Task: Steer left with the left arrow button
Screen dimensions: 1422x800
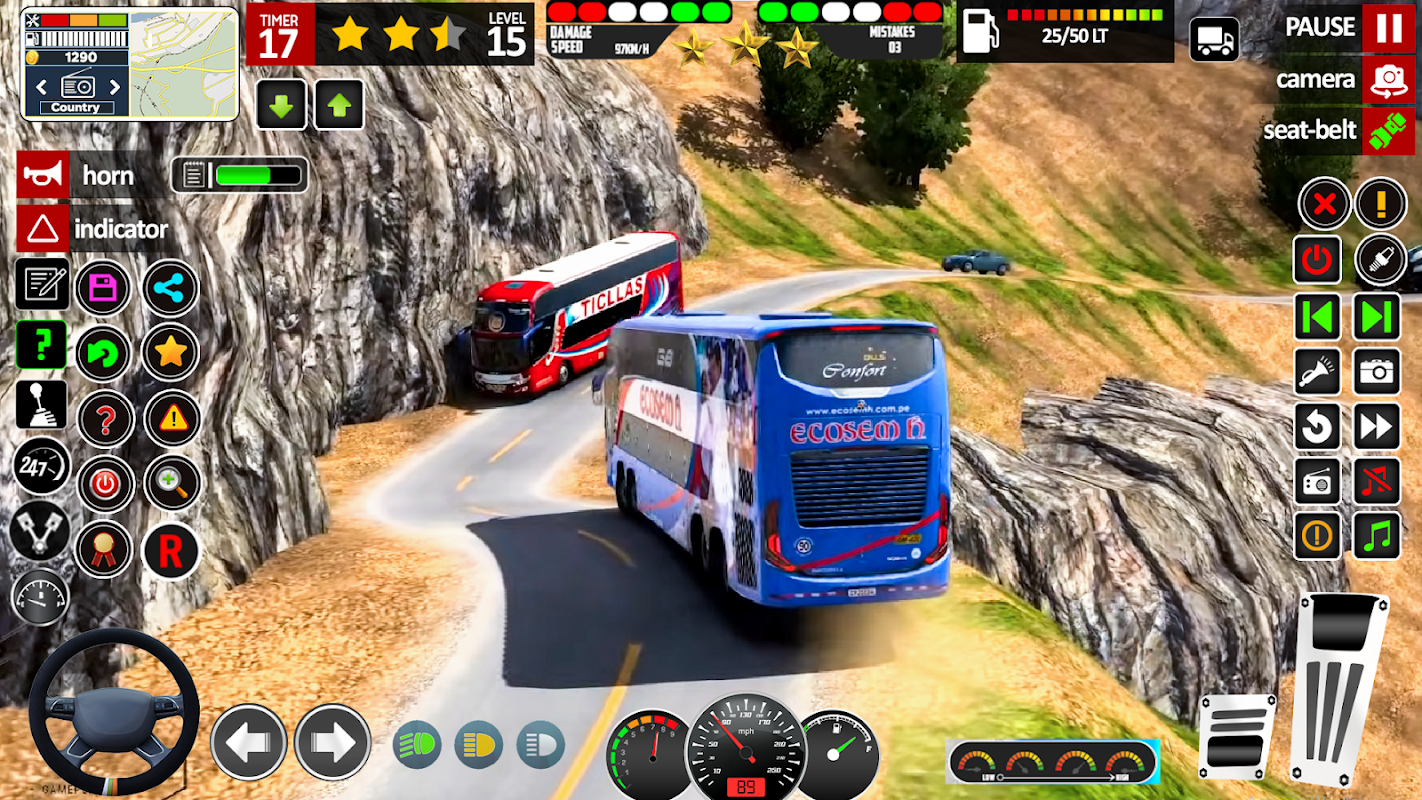Action: pos(248,742)
